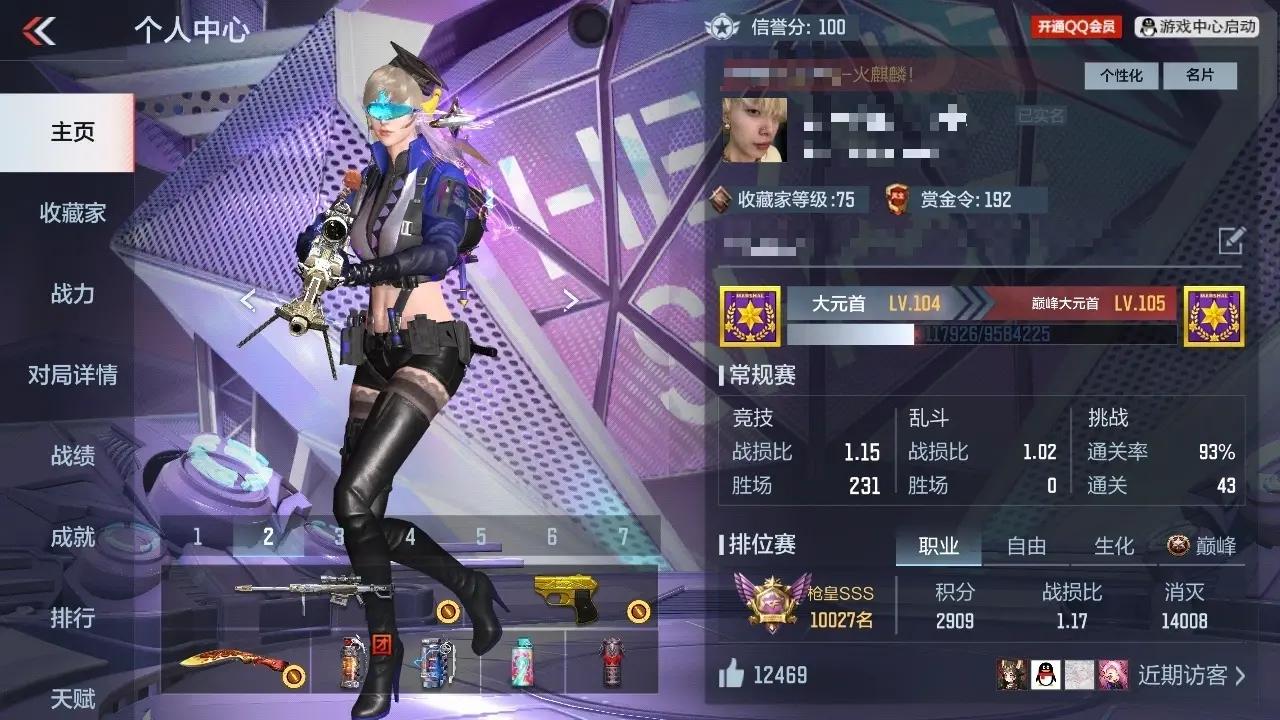Screen dimensions: 1280x720
Task: Open the 战绩 records page
Action: coord(72,456)
